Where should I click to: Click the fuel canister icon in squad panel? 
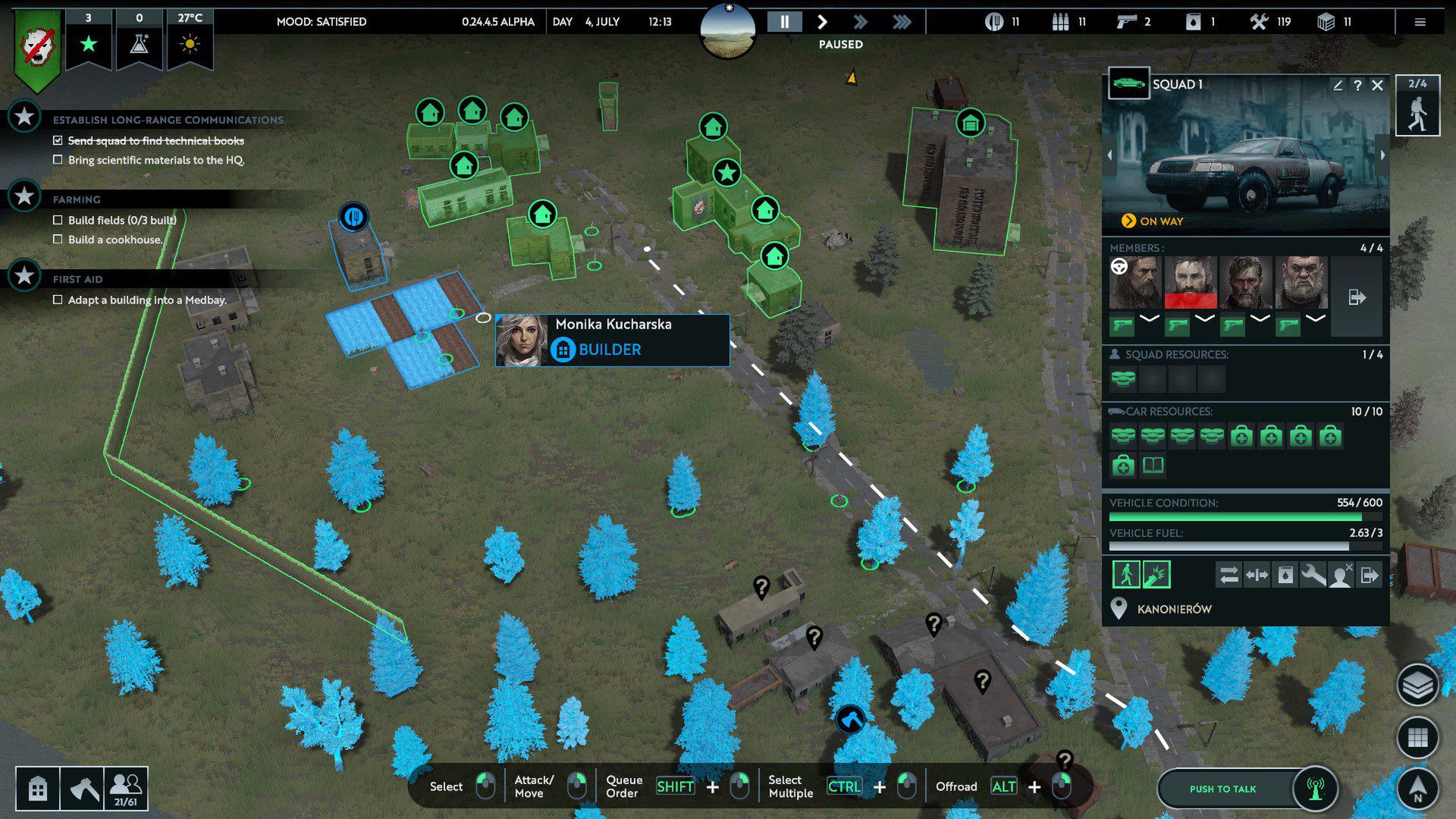(x=1287, y=574)
